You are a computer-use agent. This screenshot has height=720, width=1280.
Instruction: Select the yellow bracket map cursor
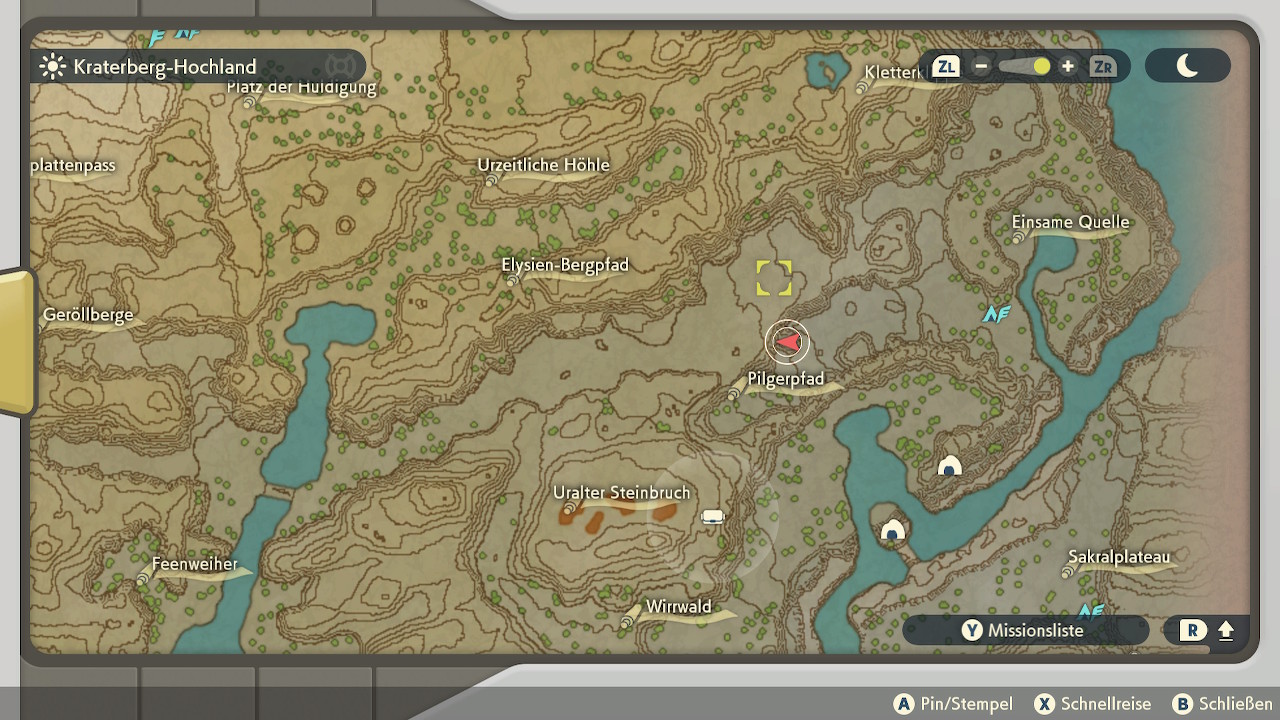tap(774, 278)
